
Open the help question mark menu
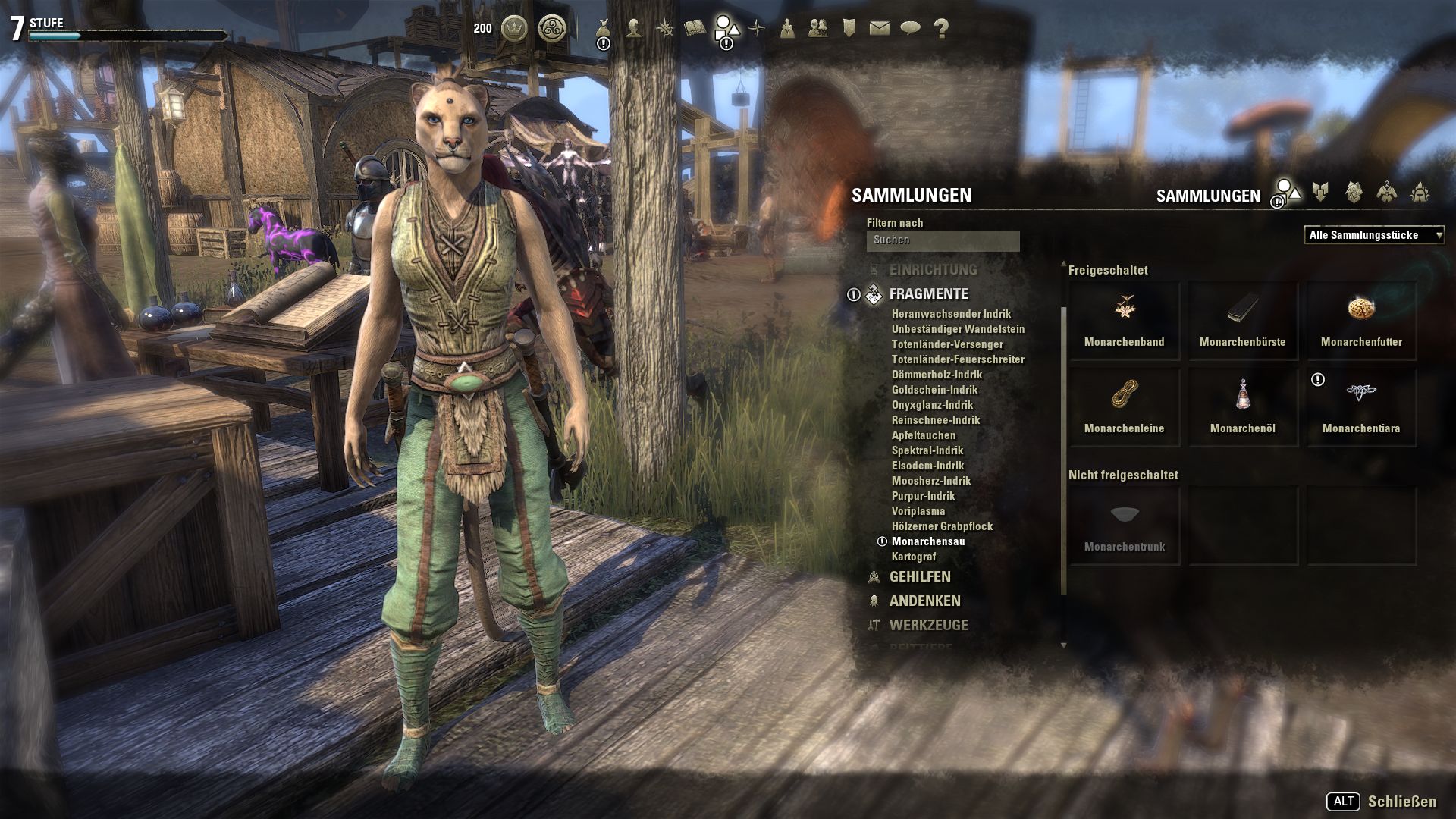(x=941, y=29)
